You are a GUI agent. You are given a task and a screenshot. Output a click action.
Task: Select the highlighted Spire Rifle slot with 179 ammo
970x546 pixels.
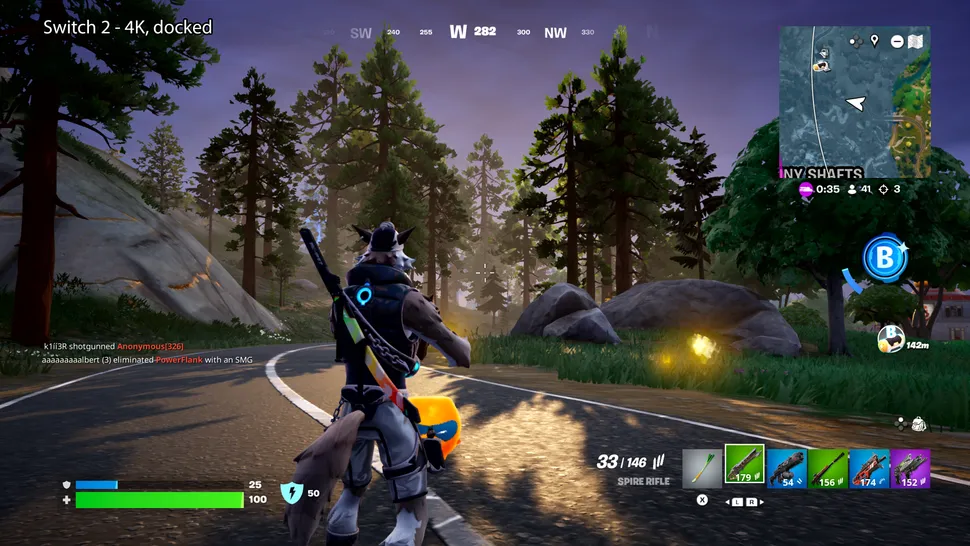744,465
